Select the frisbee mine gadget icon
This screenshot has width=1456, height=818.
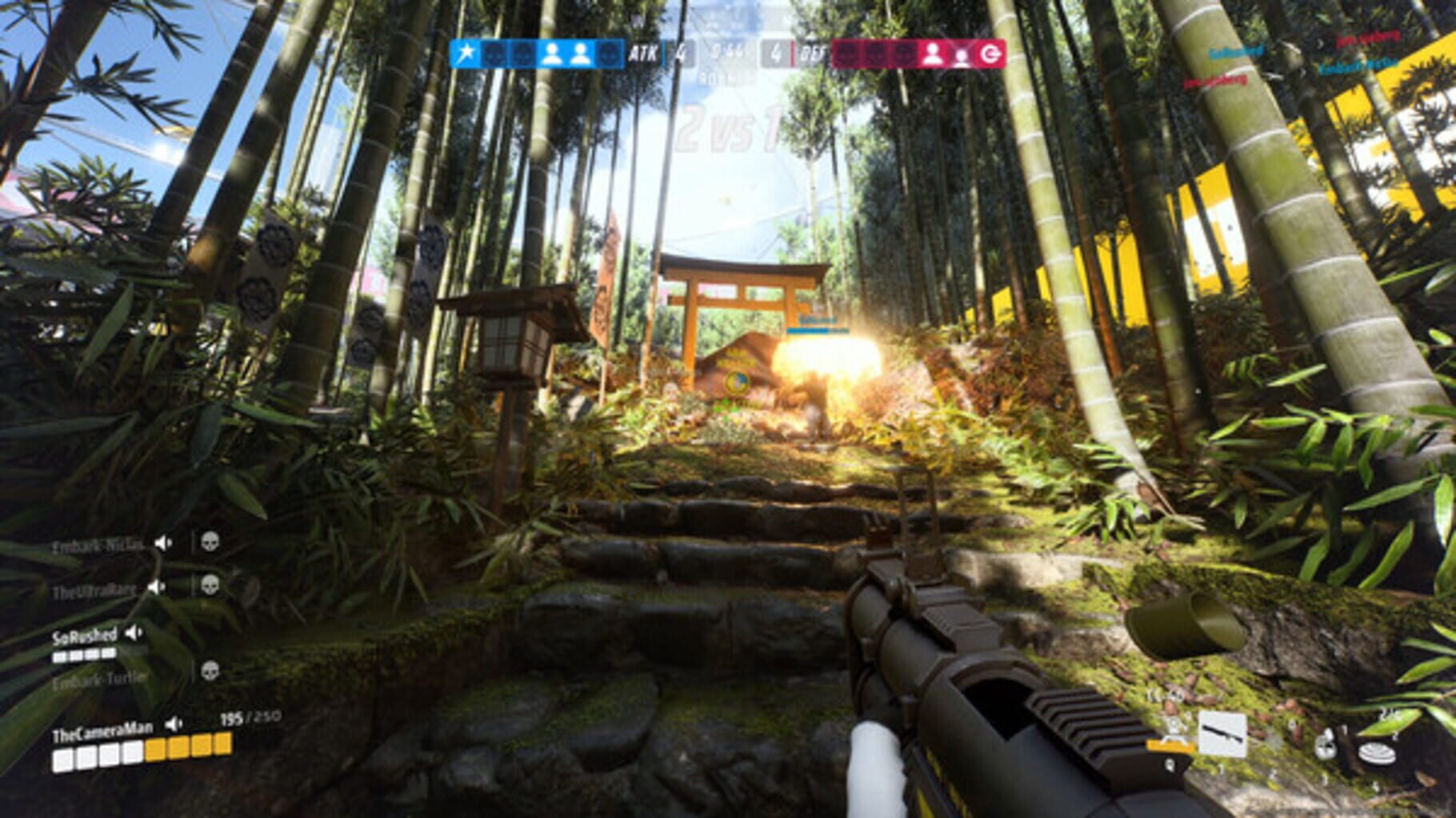[1377, 752]
